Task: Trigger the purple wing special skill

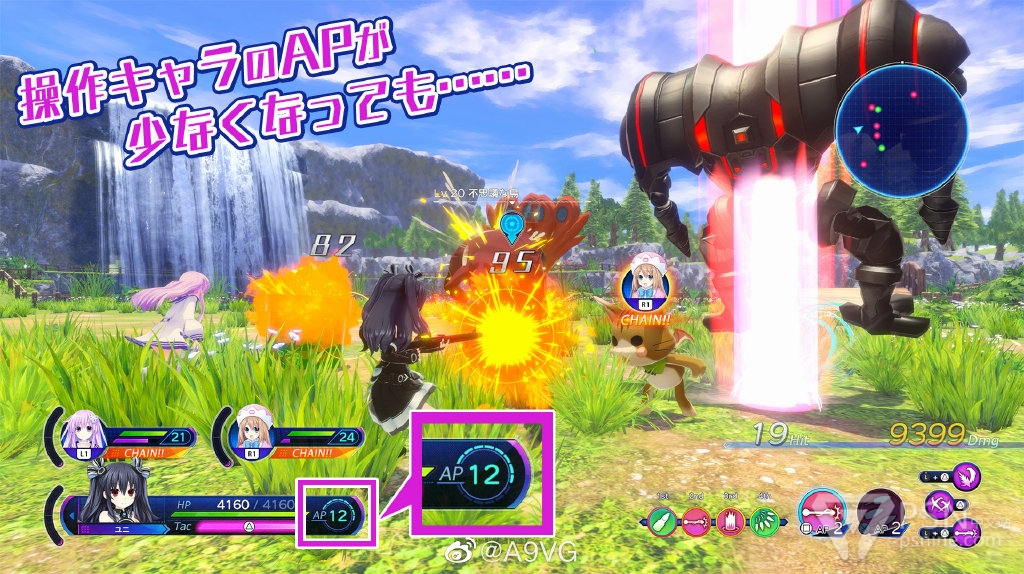Action: [967, 476]
